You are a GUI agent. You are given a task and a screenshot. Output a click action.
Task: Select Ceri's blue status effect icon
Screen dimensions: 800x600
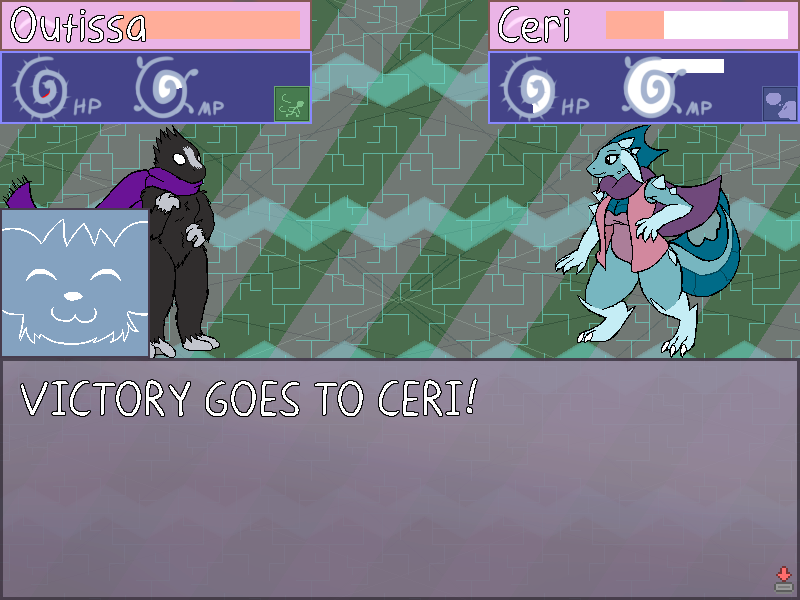779,103
